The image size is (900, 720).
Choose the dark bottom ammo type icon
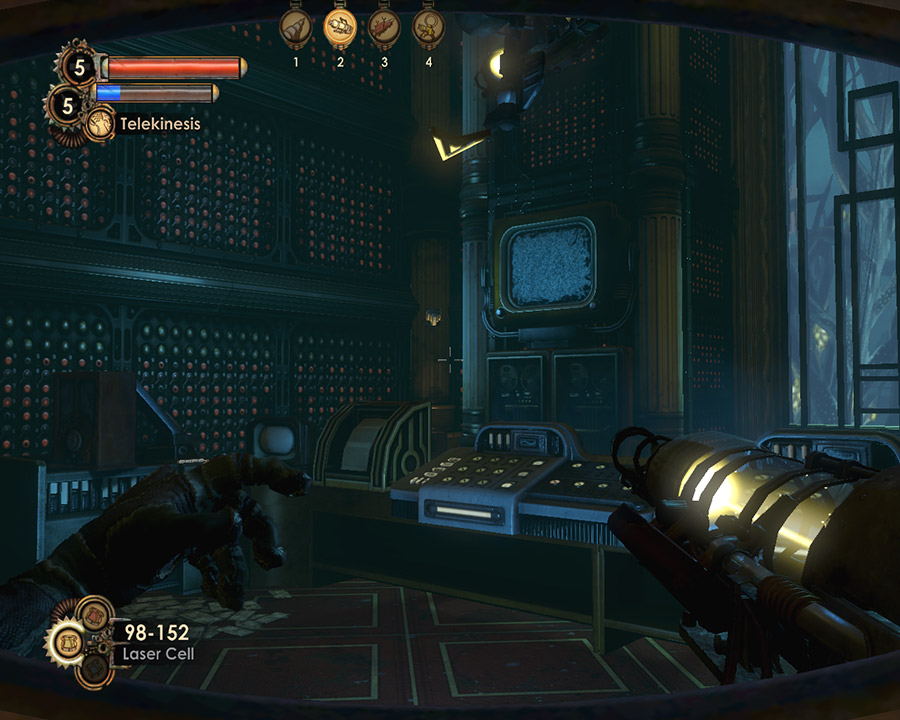tap(94, 667)
